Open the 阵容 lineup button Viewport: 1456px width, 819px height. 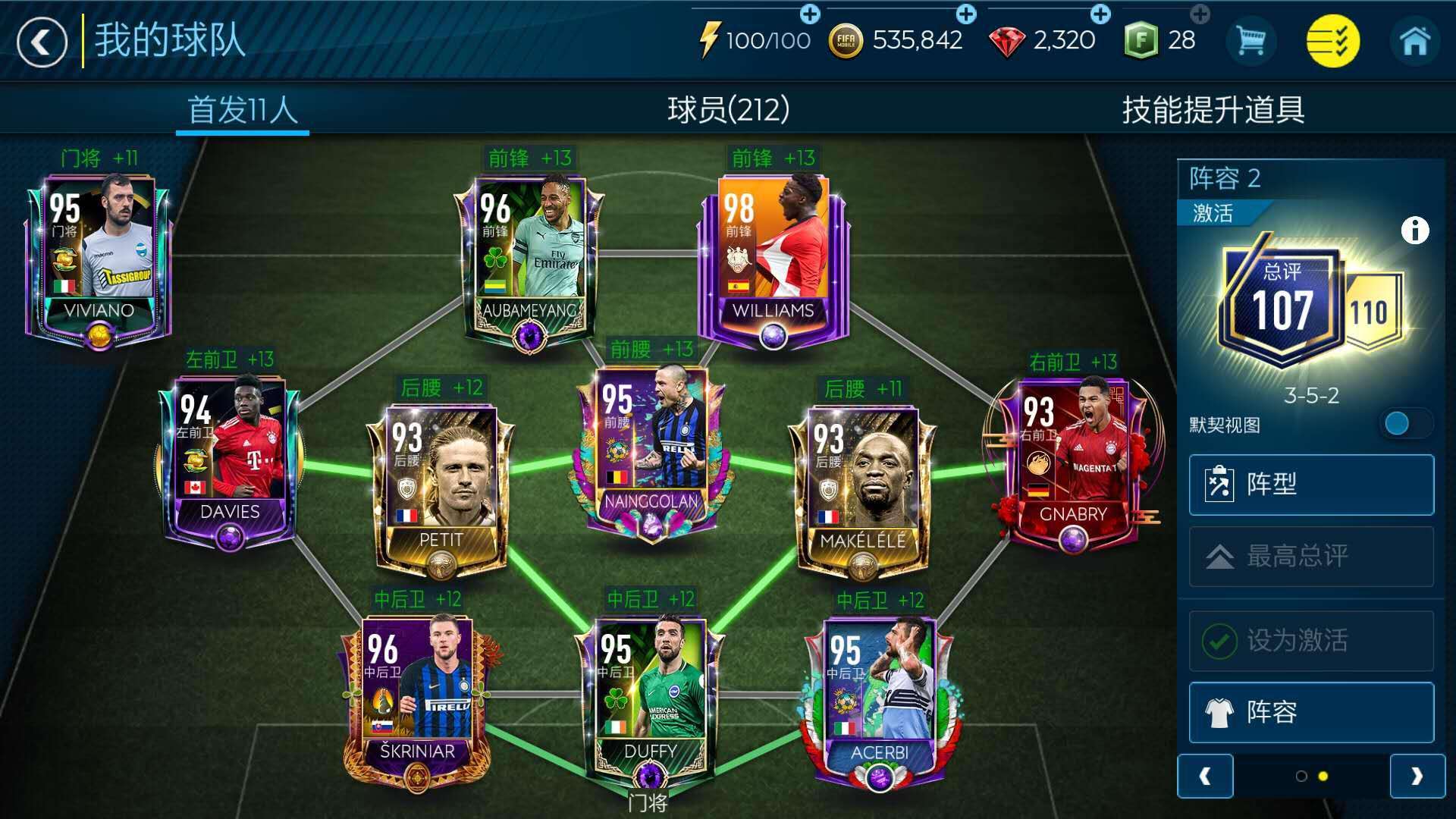[x=1311, y=712]
